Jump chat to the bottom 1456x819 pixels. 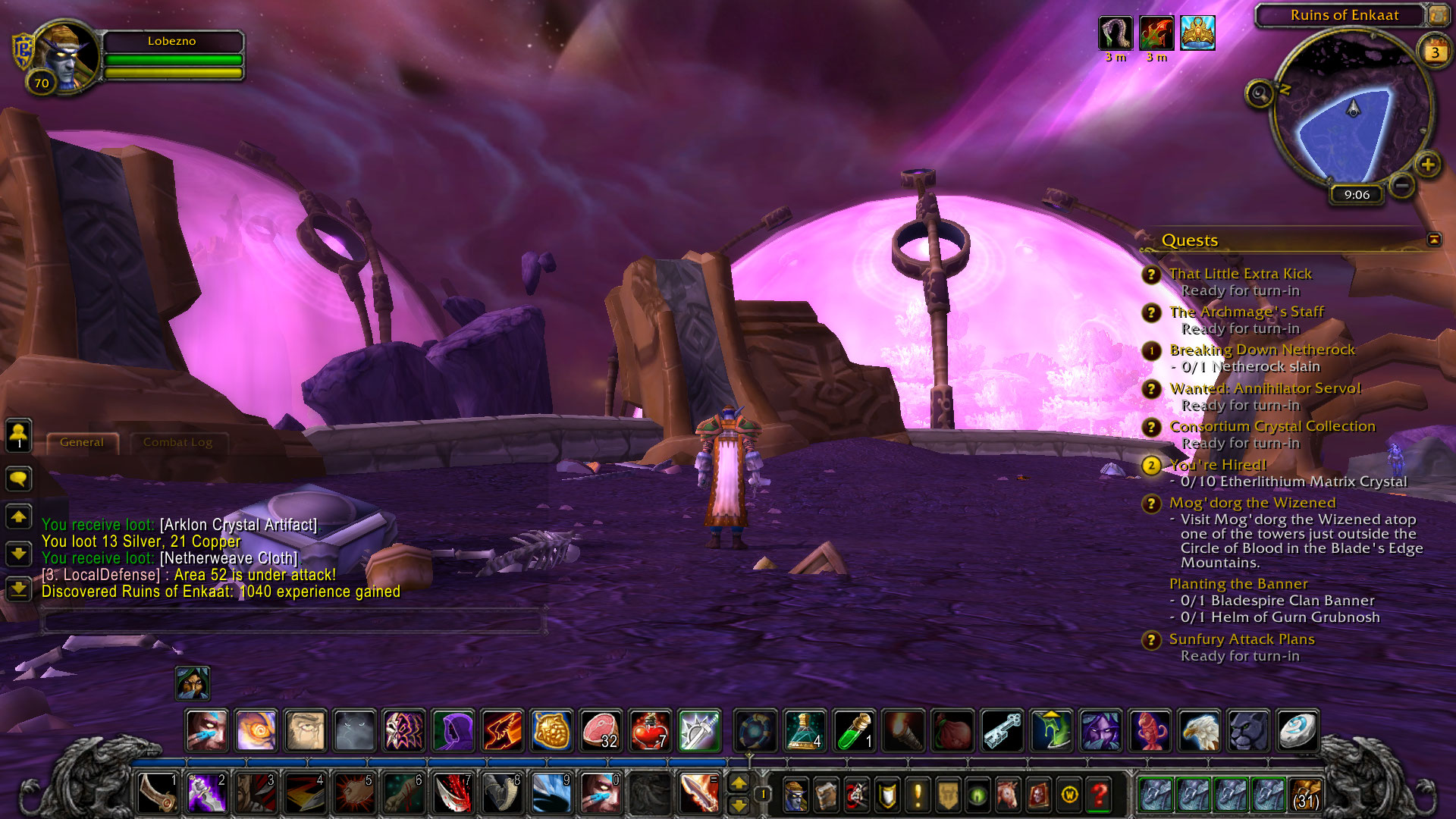[18, 588]
